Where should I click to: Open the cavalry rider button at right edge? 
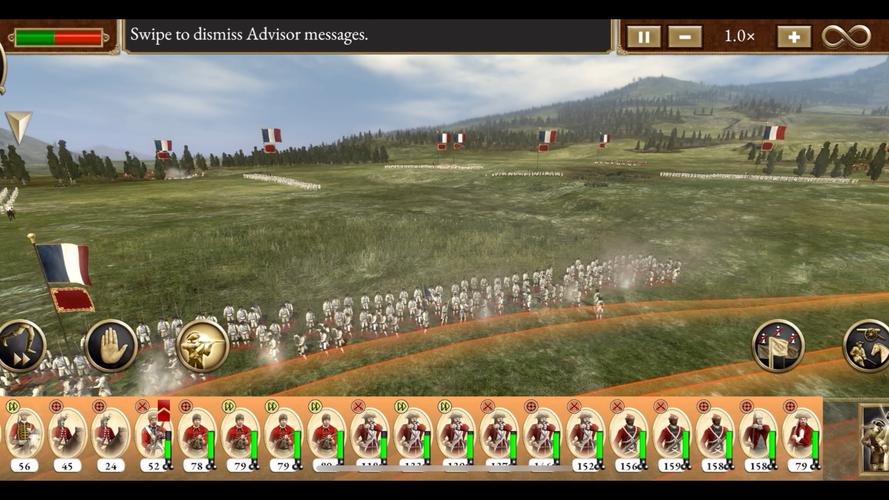click(868, 346)
